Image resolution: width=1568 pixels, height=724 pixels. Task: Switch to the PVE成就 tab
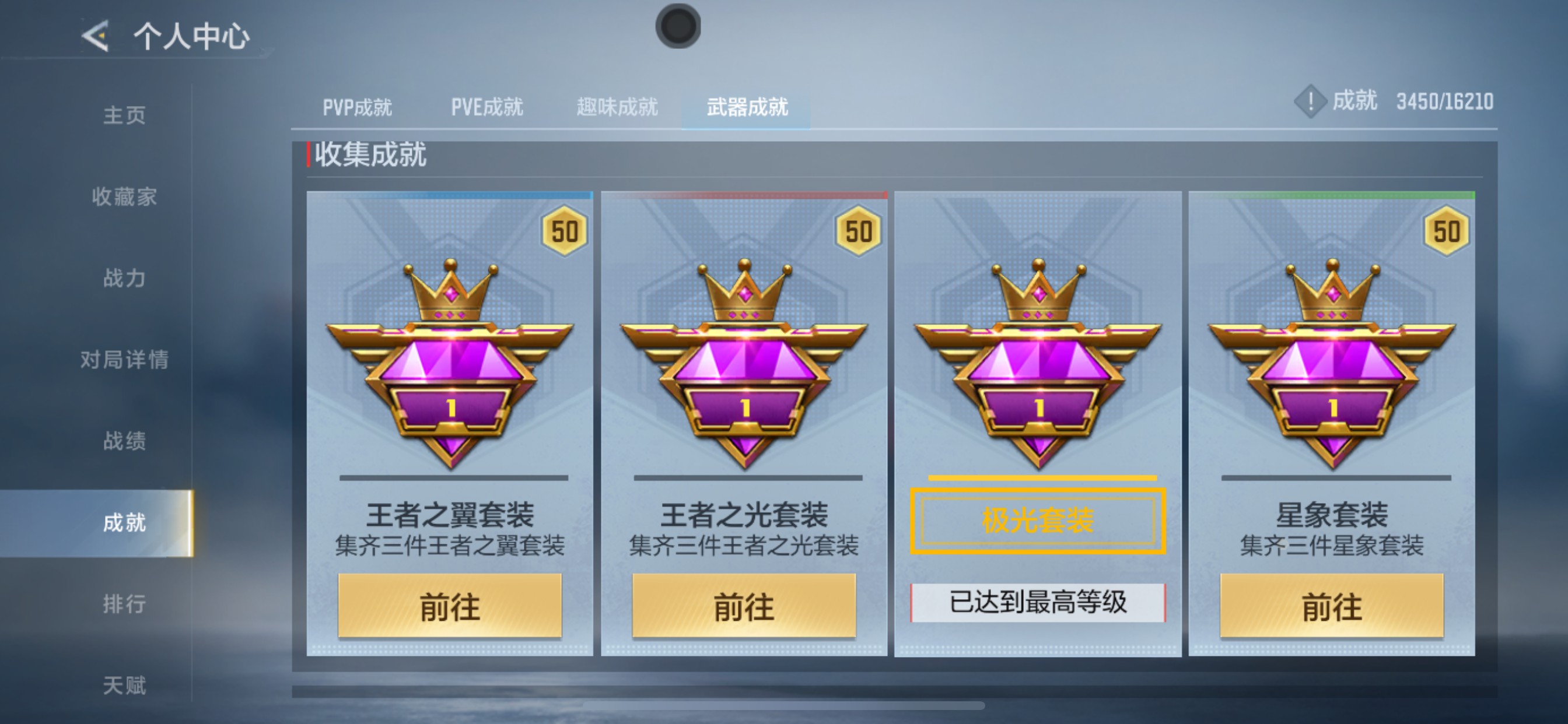(x=487, y=107)
